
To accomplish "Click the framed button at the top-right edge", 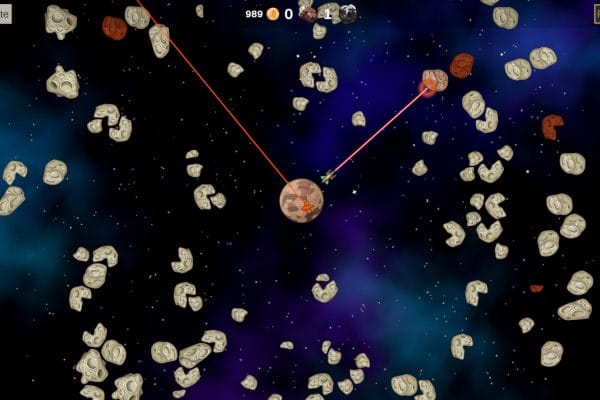I will (597, 12).
